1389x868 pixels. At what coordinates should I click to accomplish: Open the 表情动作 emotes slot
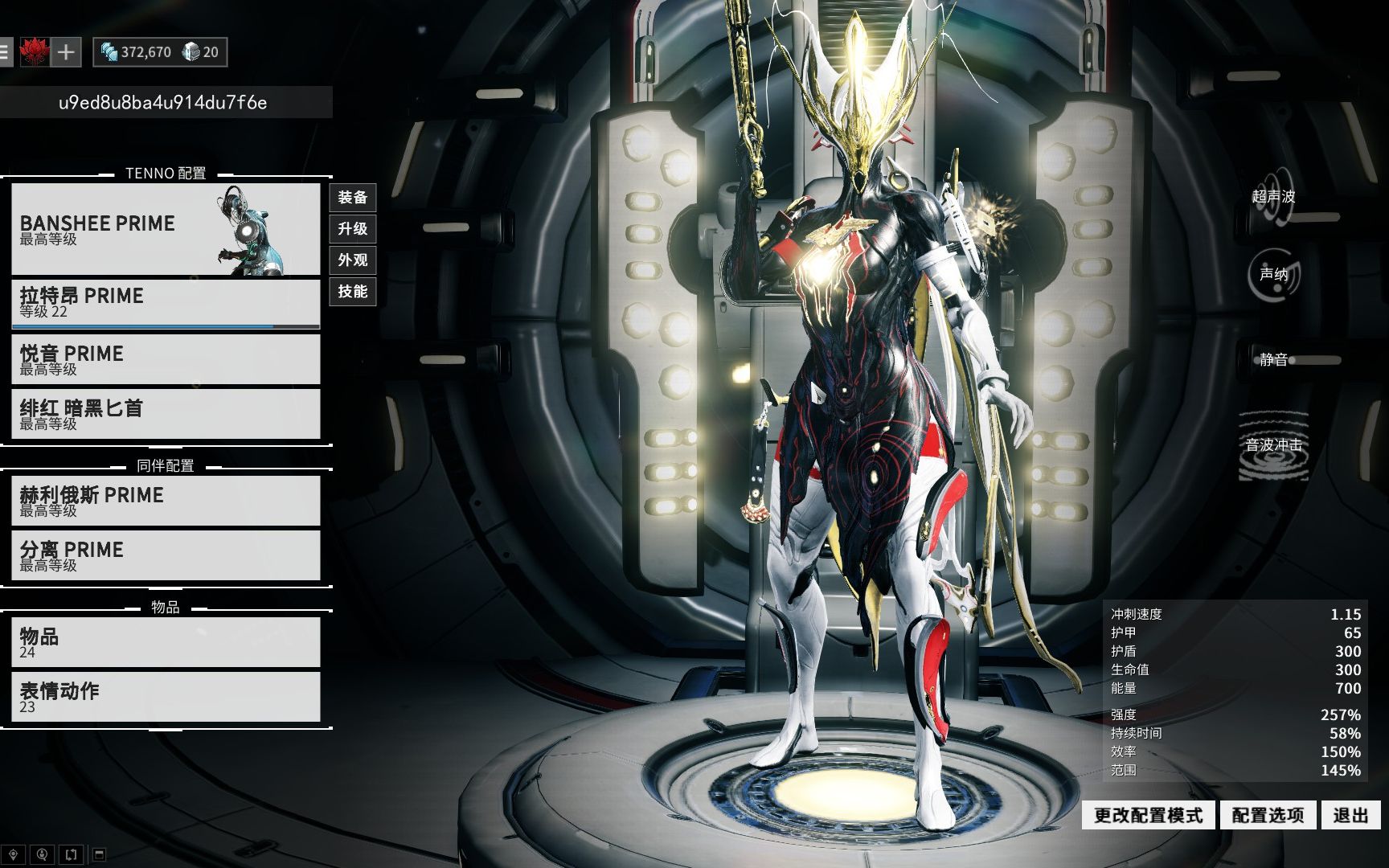tap(166, 697)
